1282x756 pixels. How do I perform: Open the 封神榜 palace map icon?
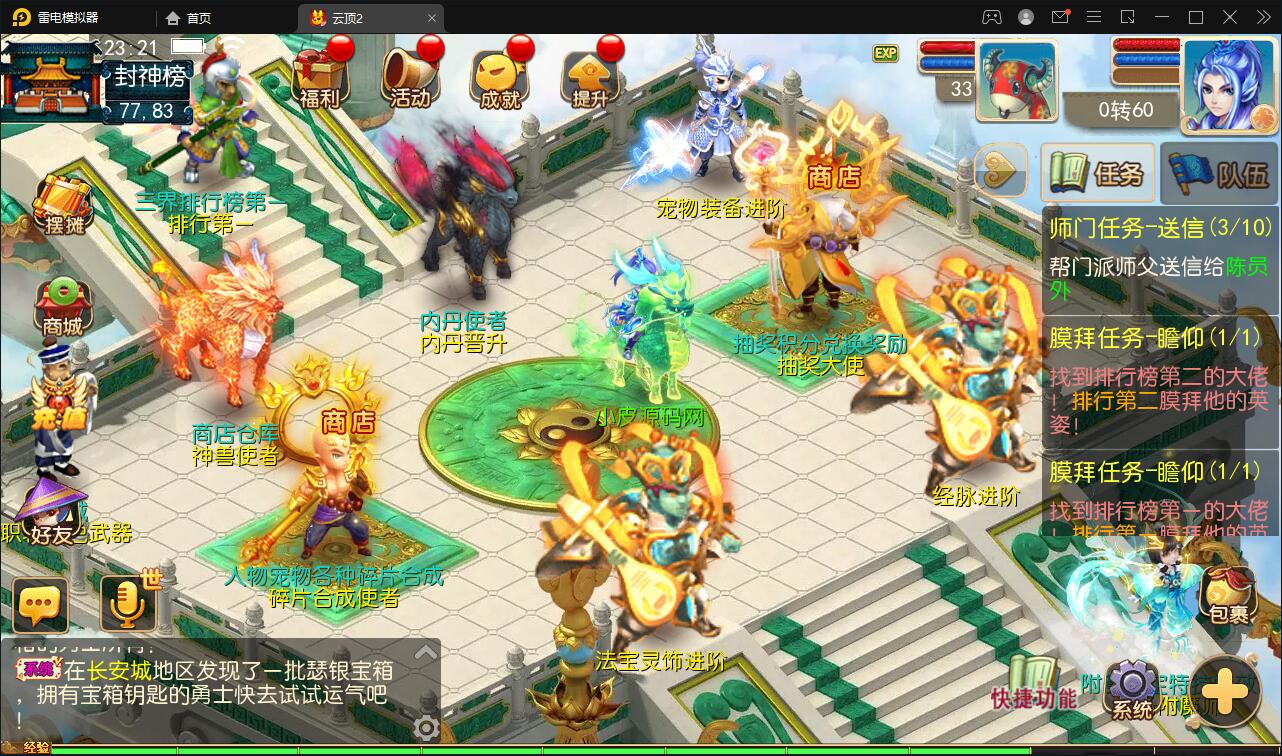[50, 82]
